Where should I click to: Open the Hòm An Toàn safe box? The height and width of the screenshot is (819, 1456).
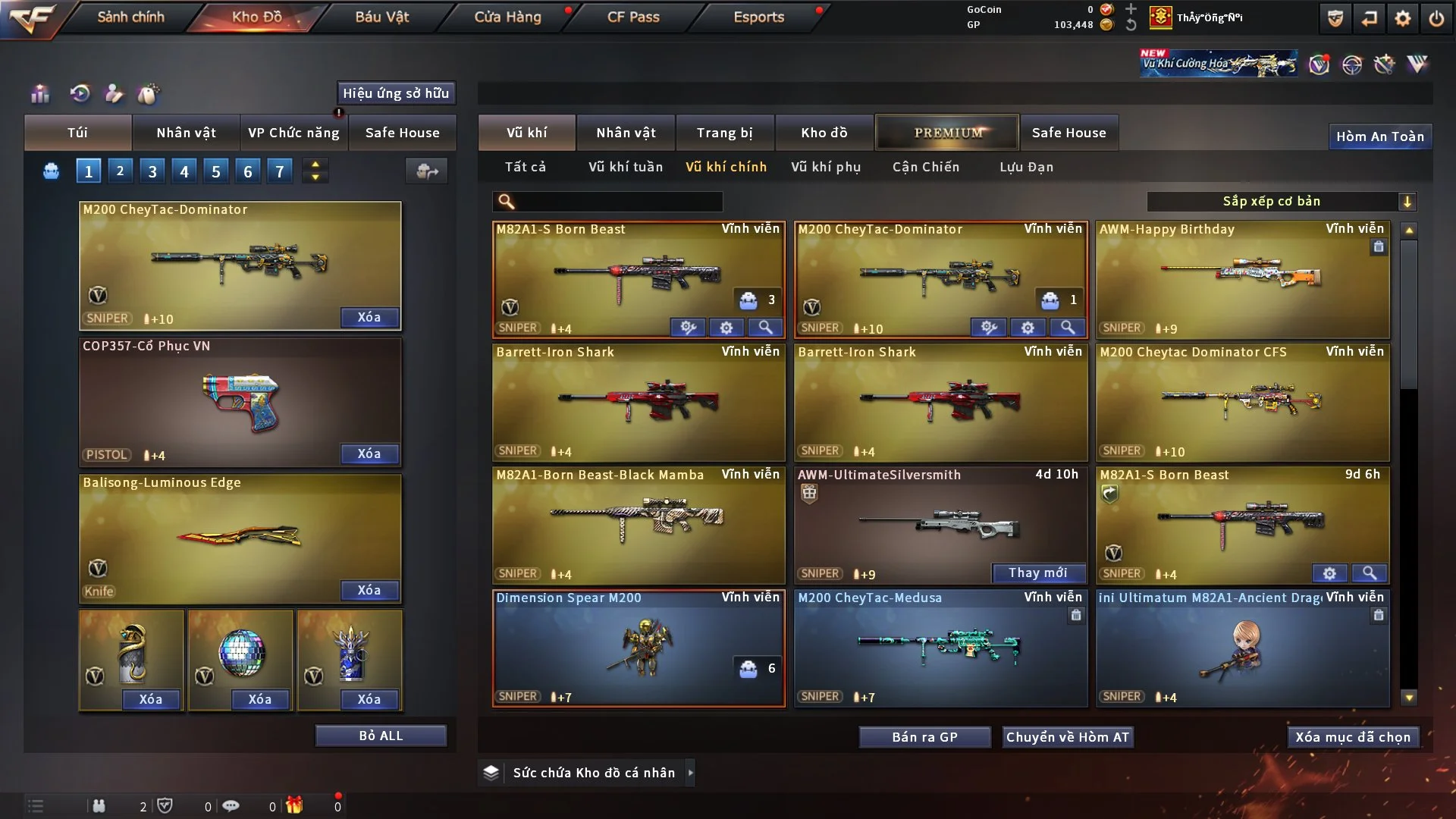point(1379,136)
